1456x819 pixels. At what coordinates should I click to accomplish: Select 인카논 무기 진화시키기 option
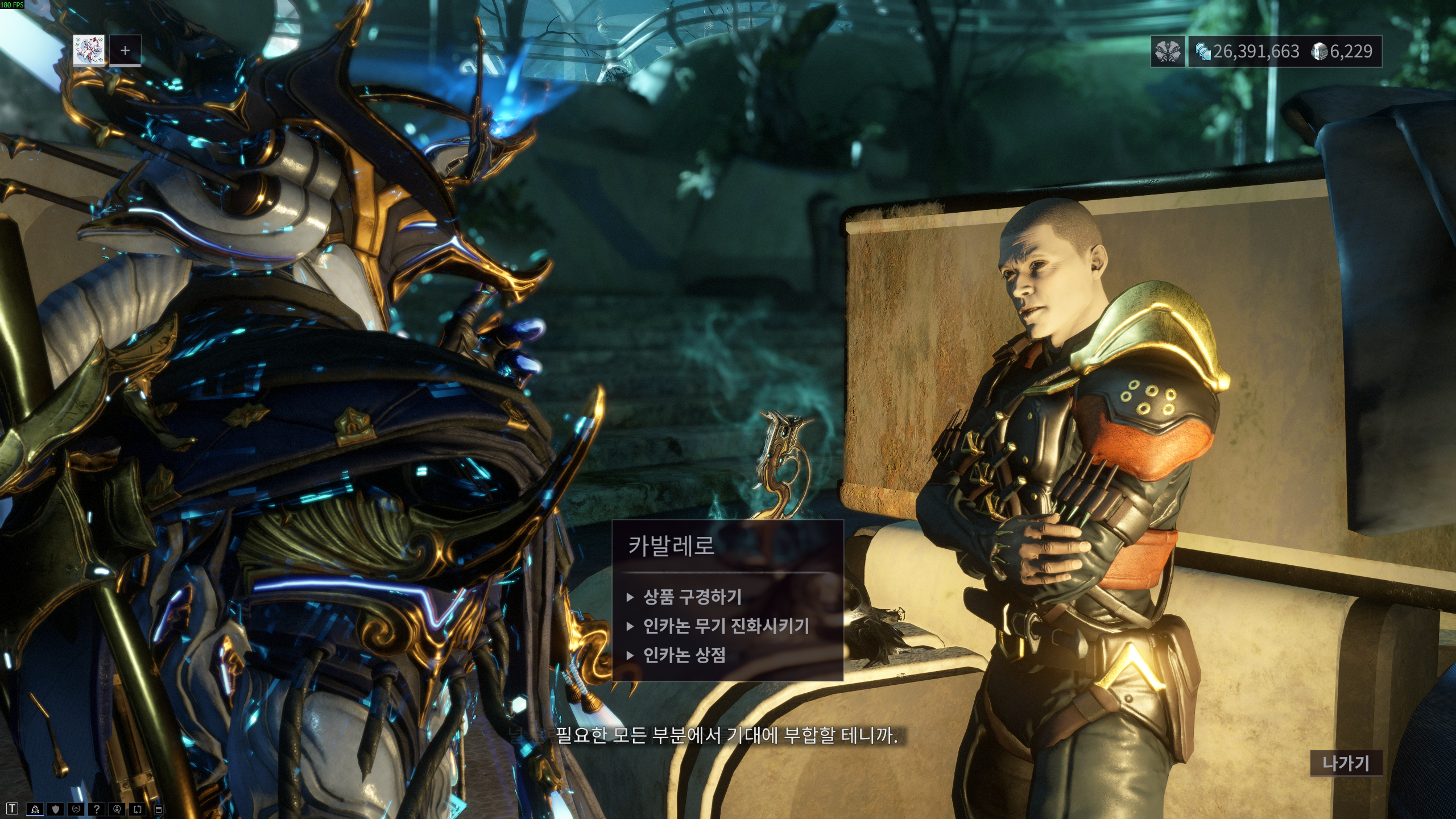point(726,626)
